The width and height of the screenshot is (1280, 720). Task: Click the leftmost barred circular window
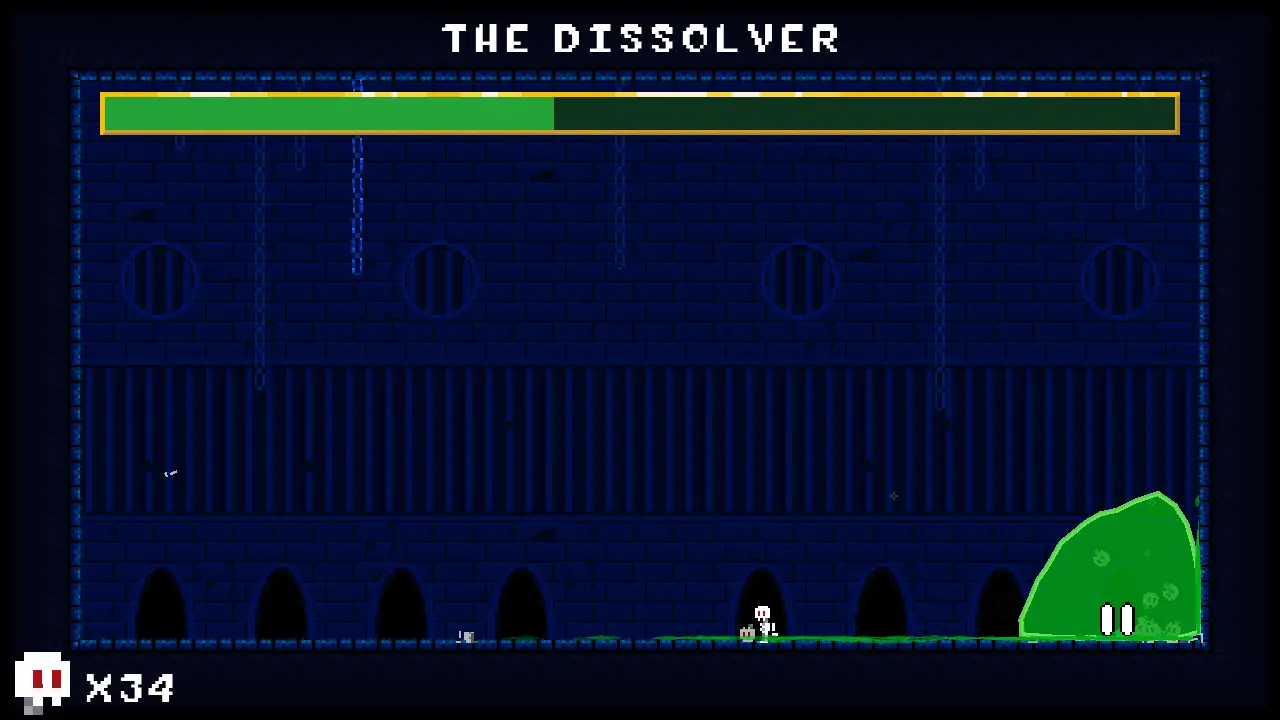(x=160, y=280)
